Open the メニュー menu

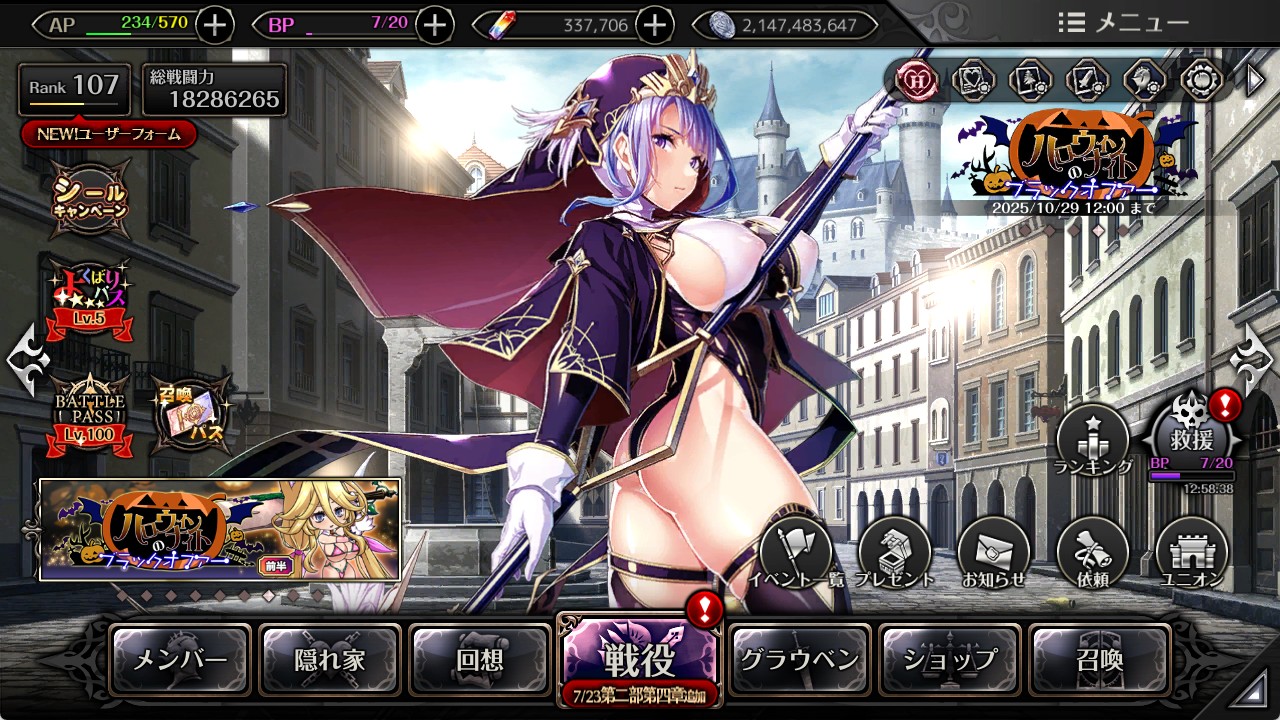(x=1123, y=23)
